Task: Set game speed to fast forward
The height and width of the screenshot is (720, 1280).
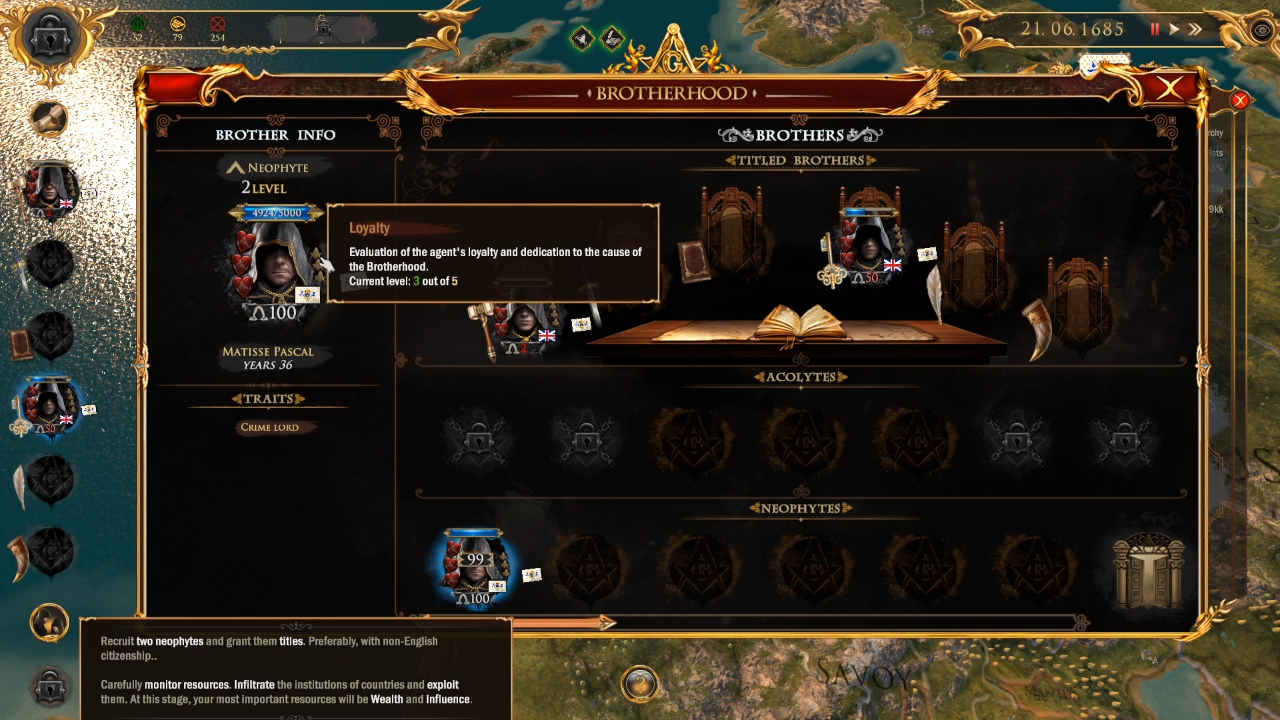Action: point(1194,29)
